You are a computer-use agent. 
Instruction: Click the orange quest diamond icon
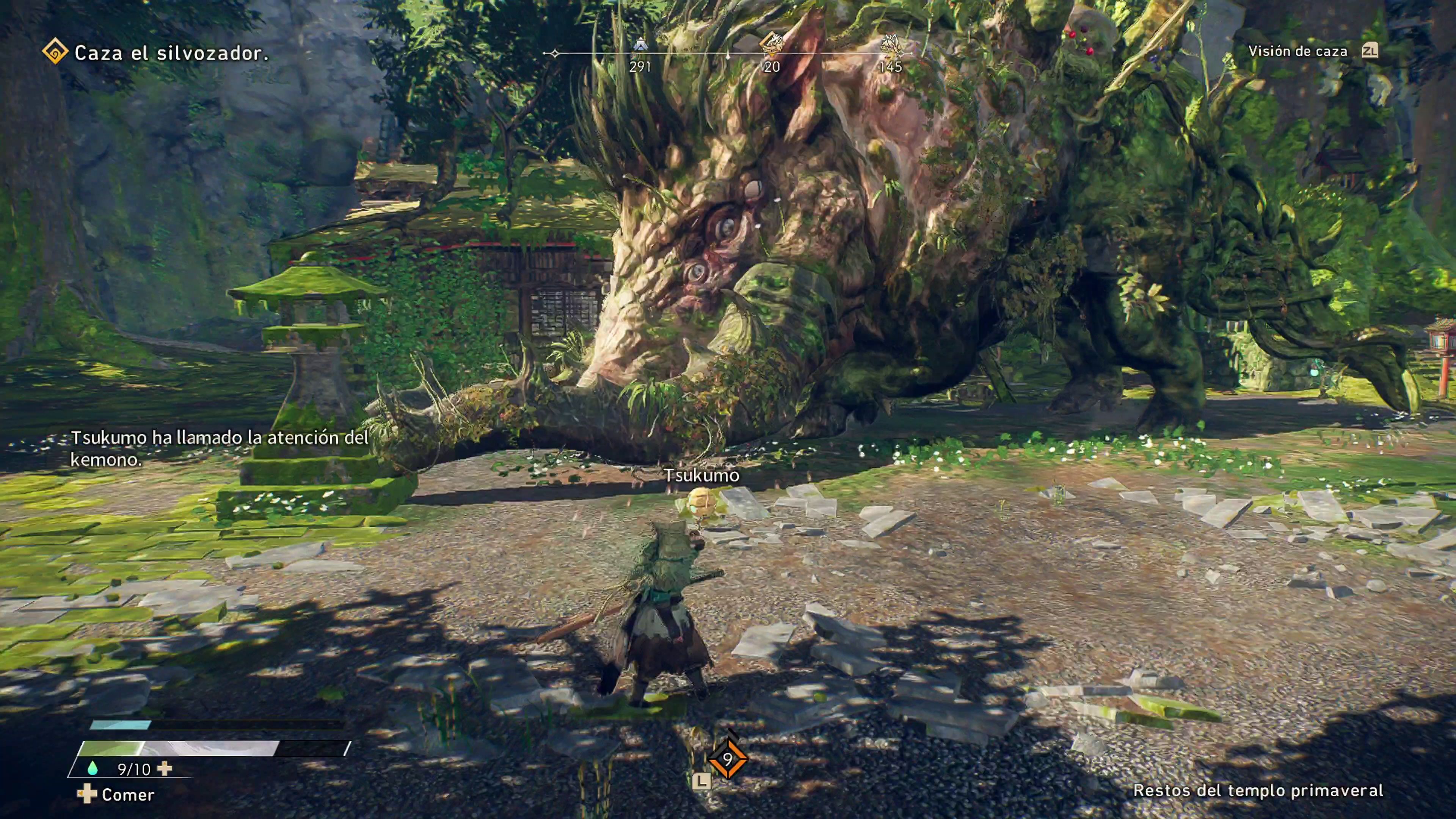(x=55, y=52)
